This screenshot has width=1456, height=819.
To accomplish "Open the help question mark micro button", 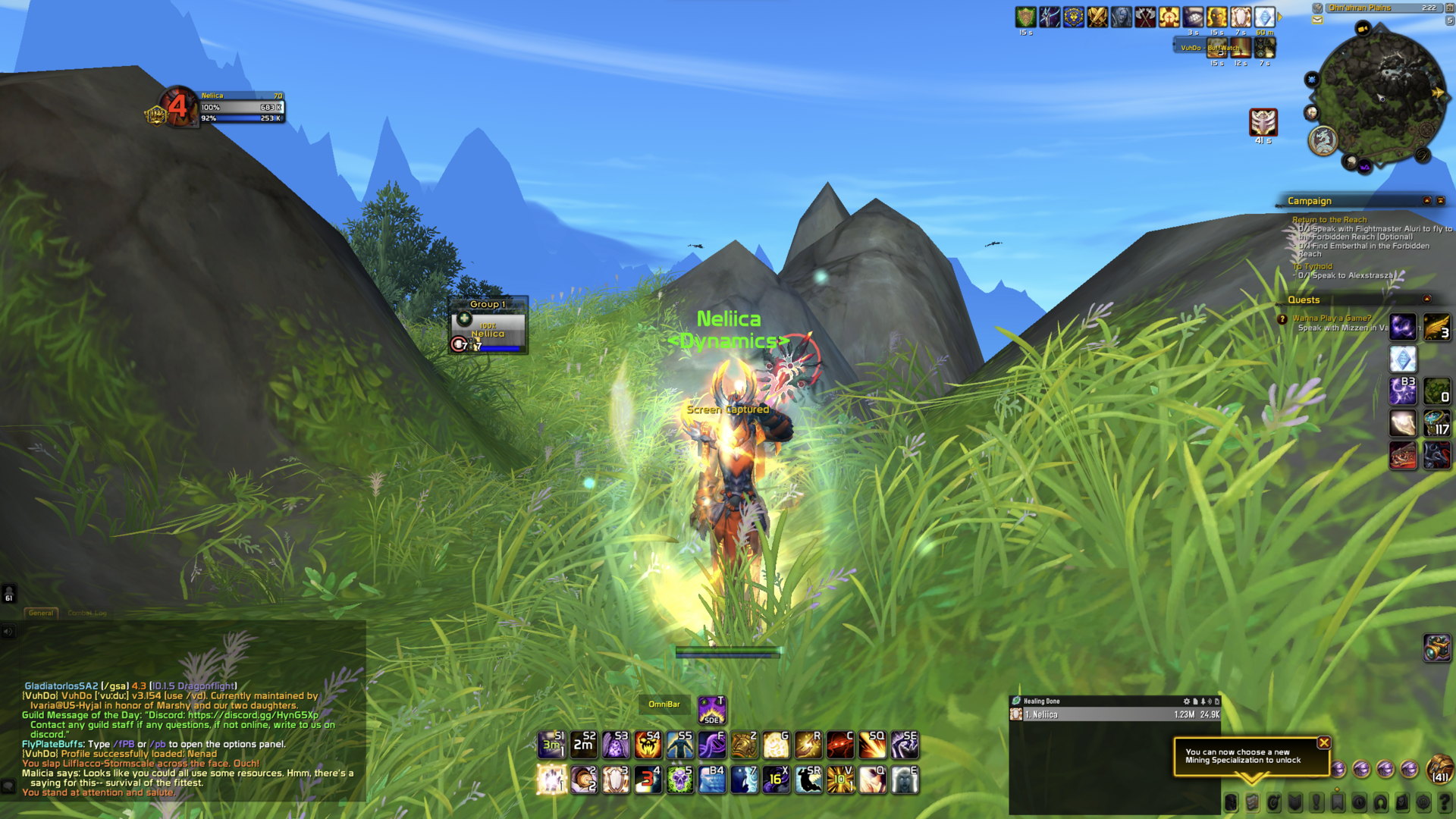I will (1445, 802).
